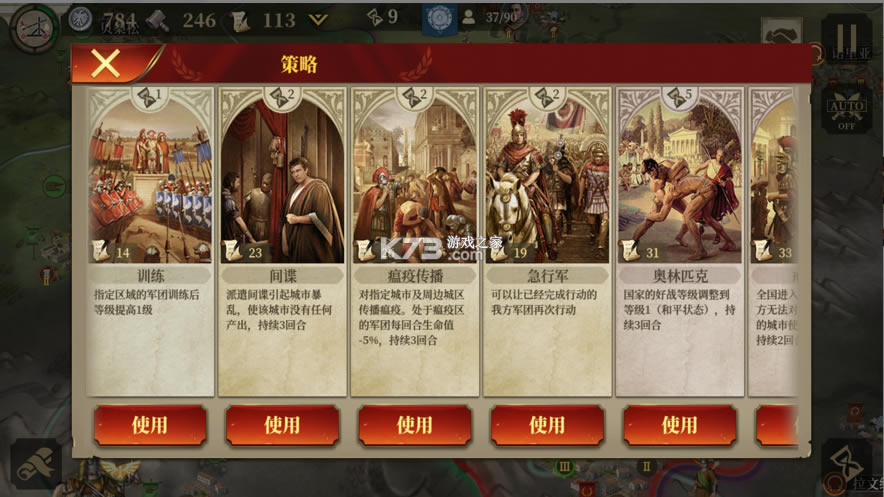Use the 训练 training strategy
The width and height of the screenshot is (884, 497).
(x=150, y=425)
